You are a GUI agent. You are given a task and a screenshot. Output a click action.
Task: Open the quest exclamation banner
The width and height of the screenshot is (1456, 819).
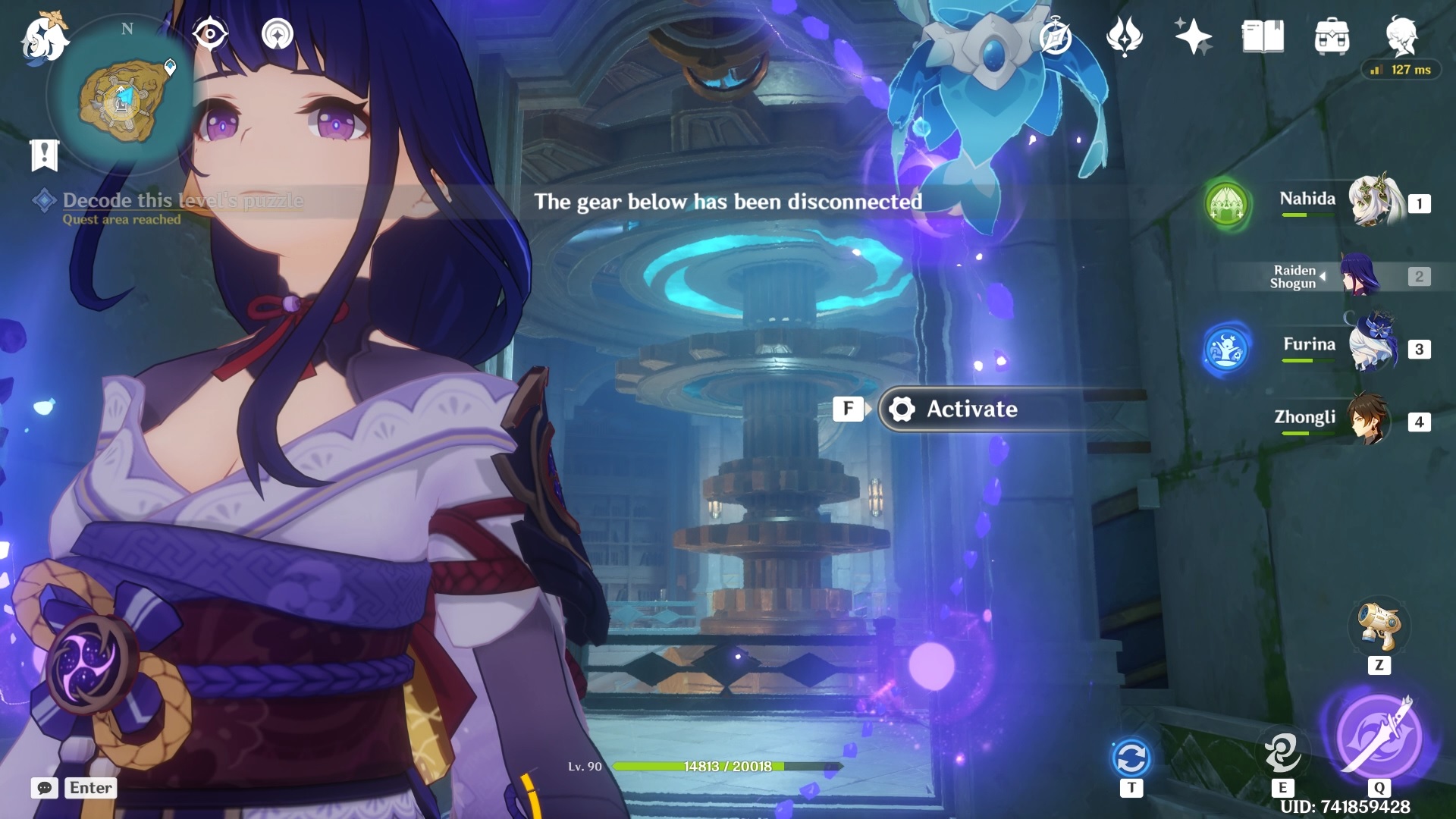45,155
